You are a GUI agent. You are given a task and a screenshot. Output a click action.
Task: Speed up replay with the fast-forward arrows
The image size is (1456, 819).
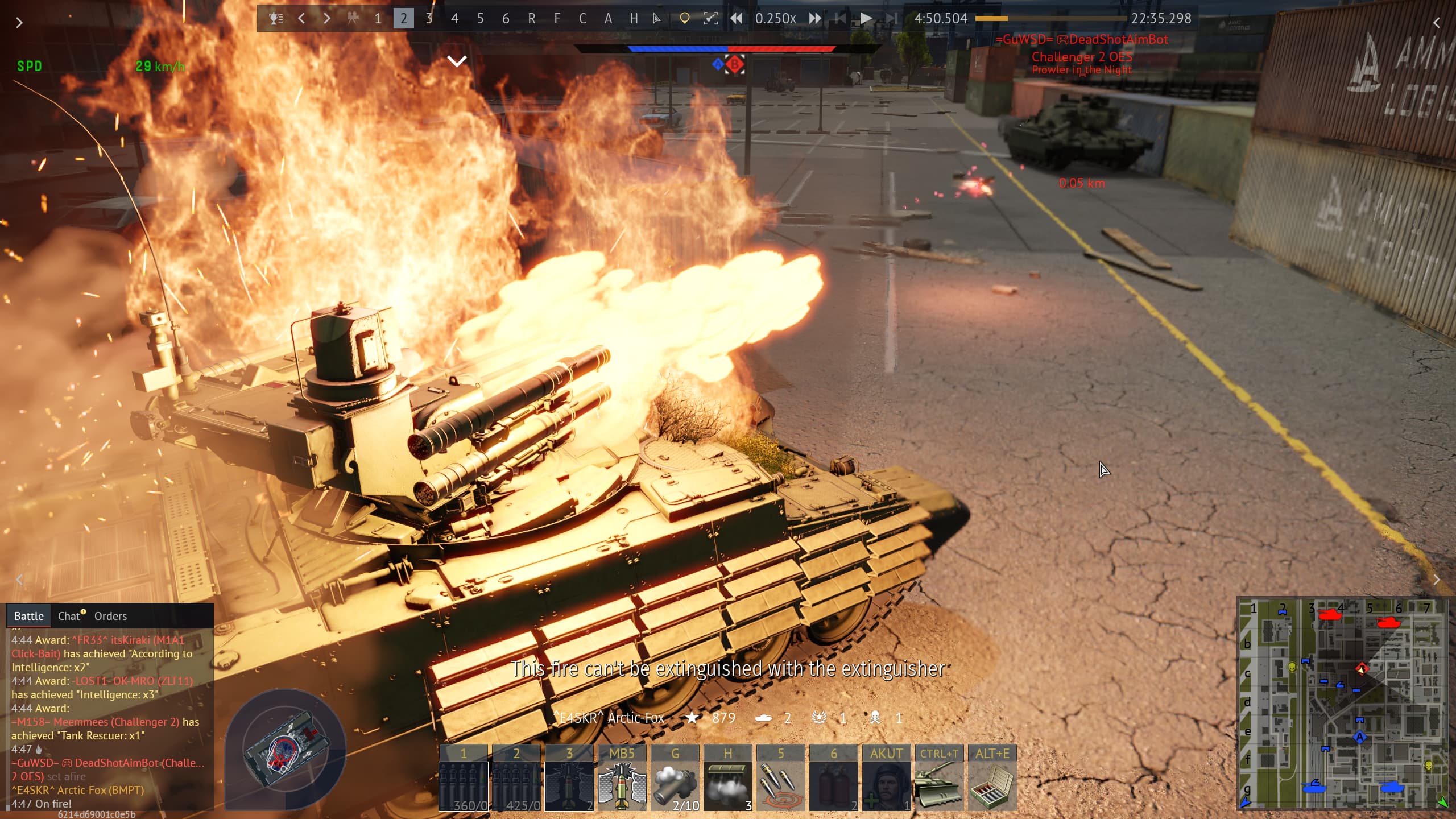(815, 19)
